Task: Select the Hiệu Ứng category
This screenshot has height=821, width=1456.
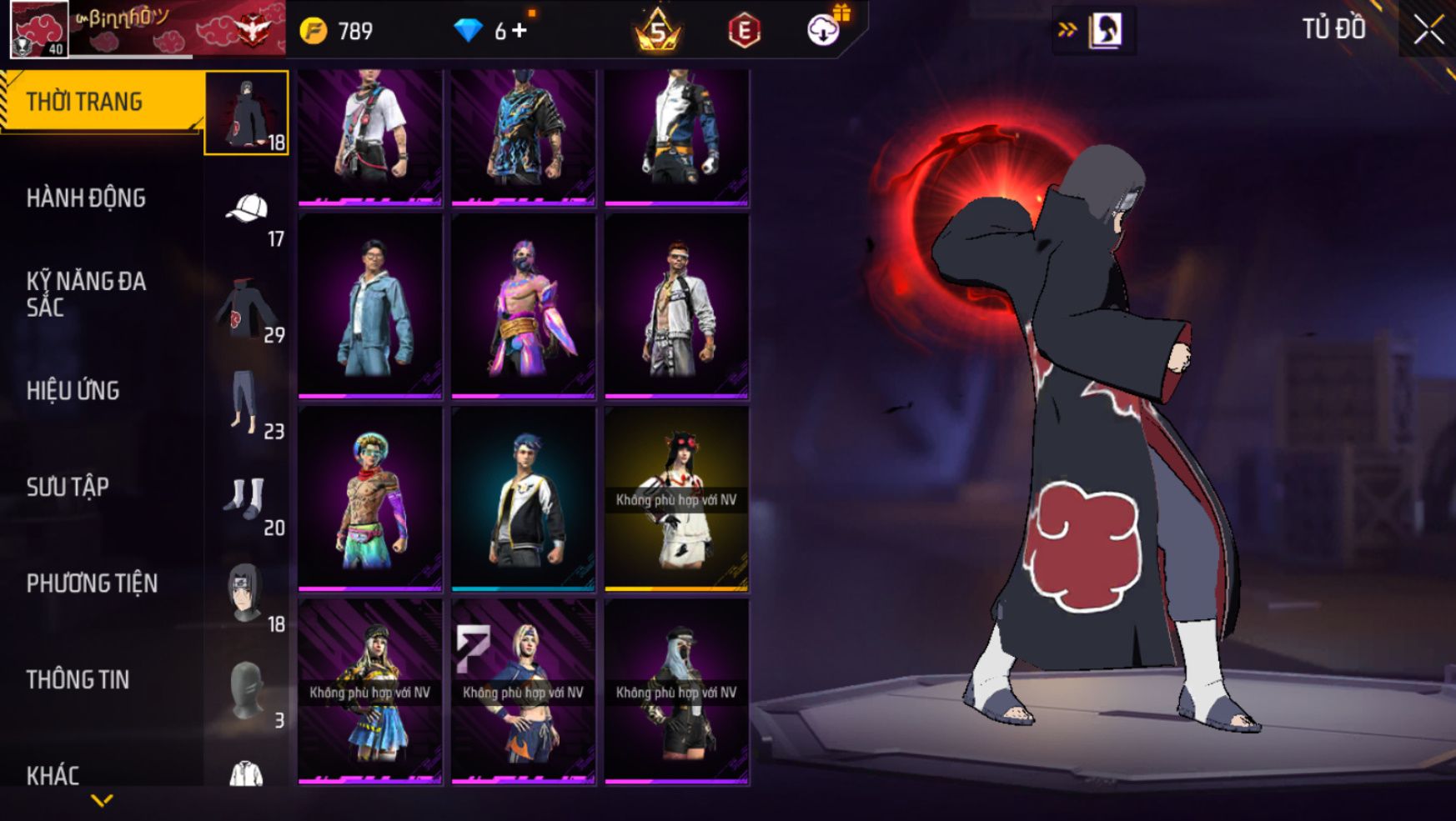Action: coord(73,391)
